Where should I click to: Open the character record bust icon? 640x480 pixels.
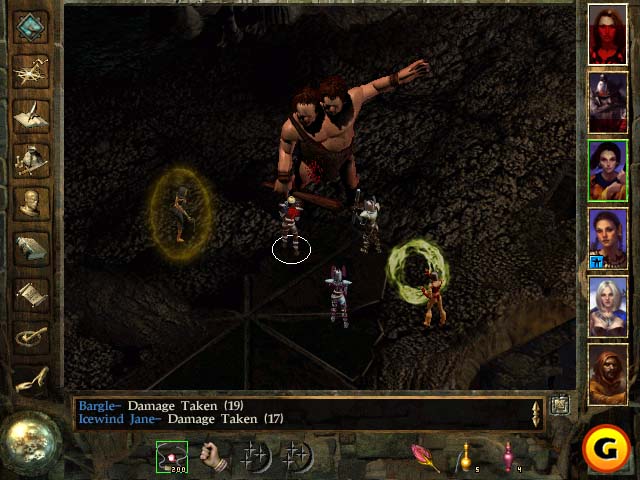(x=32, y=203)
